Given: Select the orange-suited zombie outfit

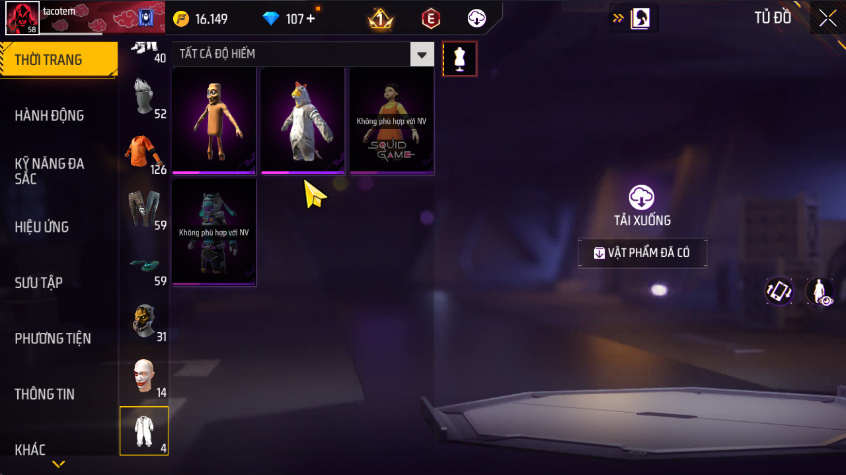Looking at the screenshot, I should [x=214, y=121].
